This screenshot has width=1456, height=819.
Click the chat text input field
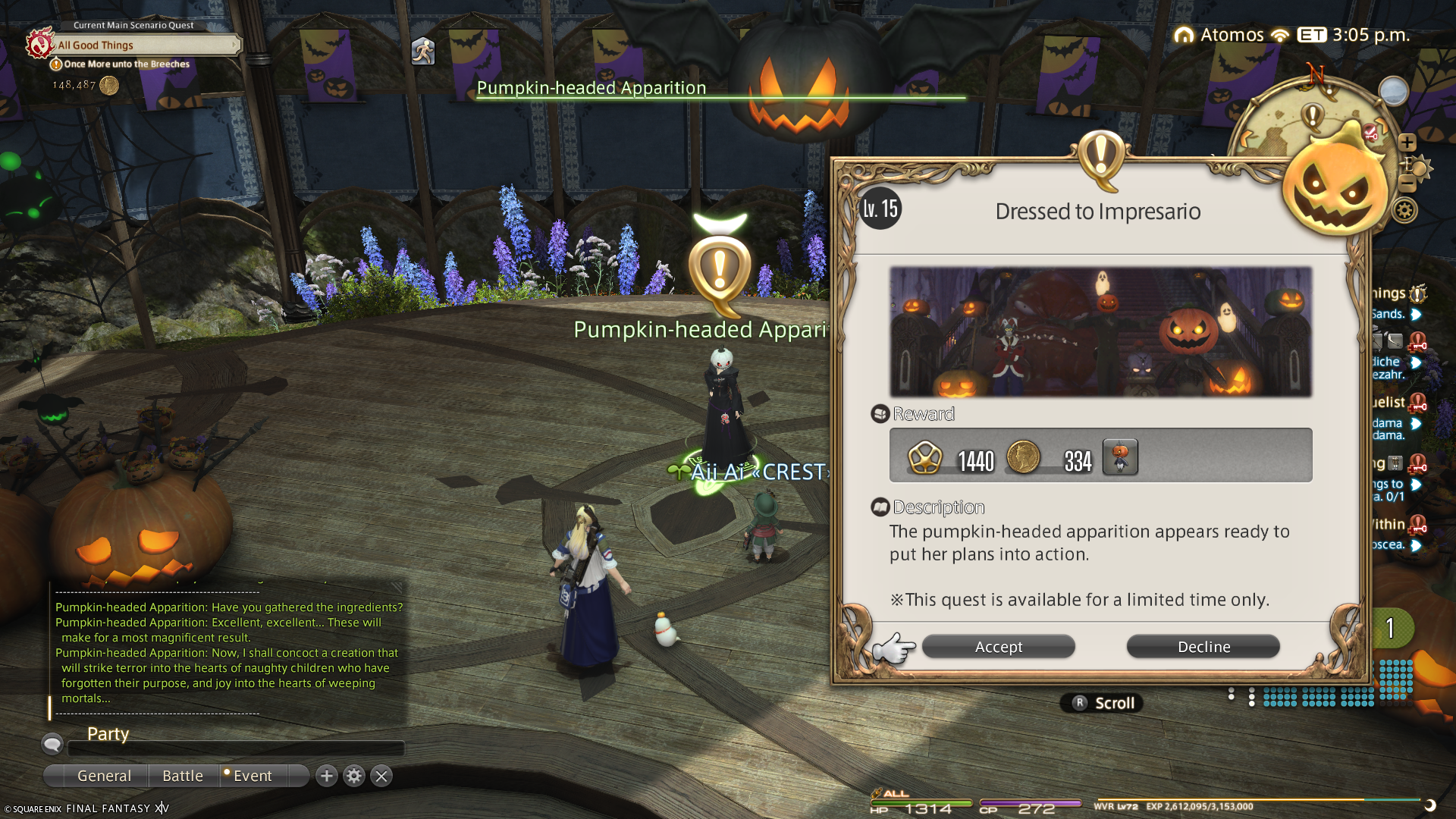click(235, 748)
